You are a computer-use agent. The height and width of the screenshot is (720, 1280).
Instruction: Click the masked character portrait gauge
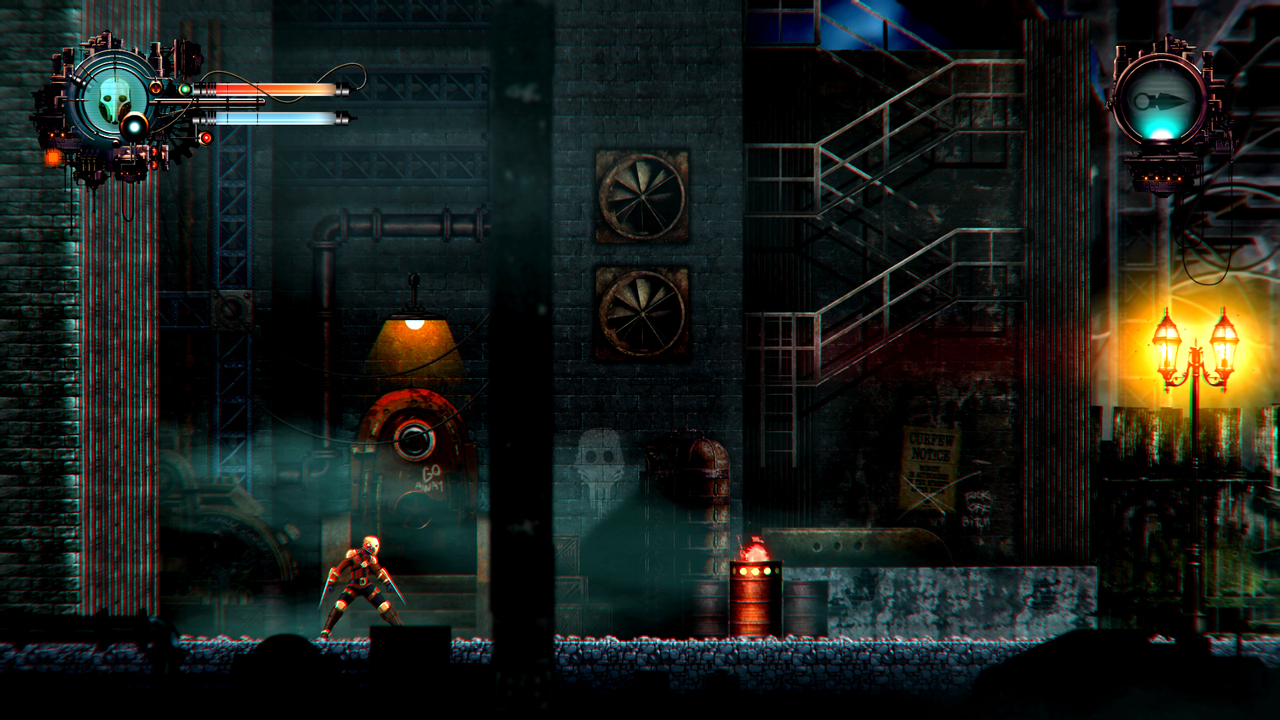(114, 99)
